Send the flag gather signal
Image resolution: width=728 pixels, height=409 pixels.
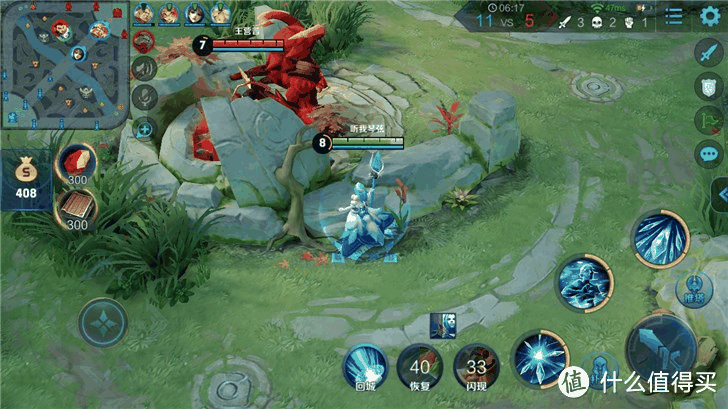click(x=710, y=122)
